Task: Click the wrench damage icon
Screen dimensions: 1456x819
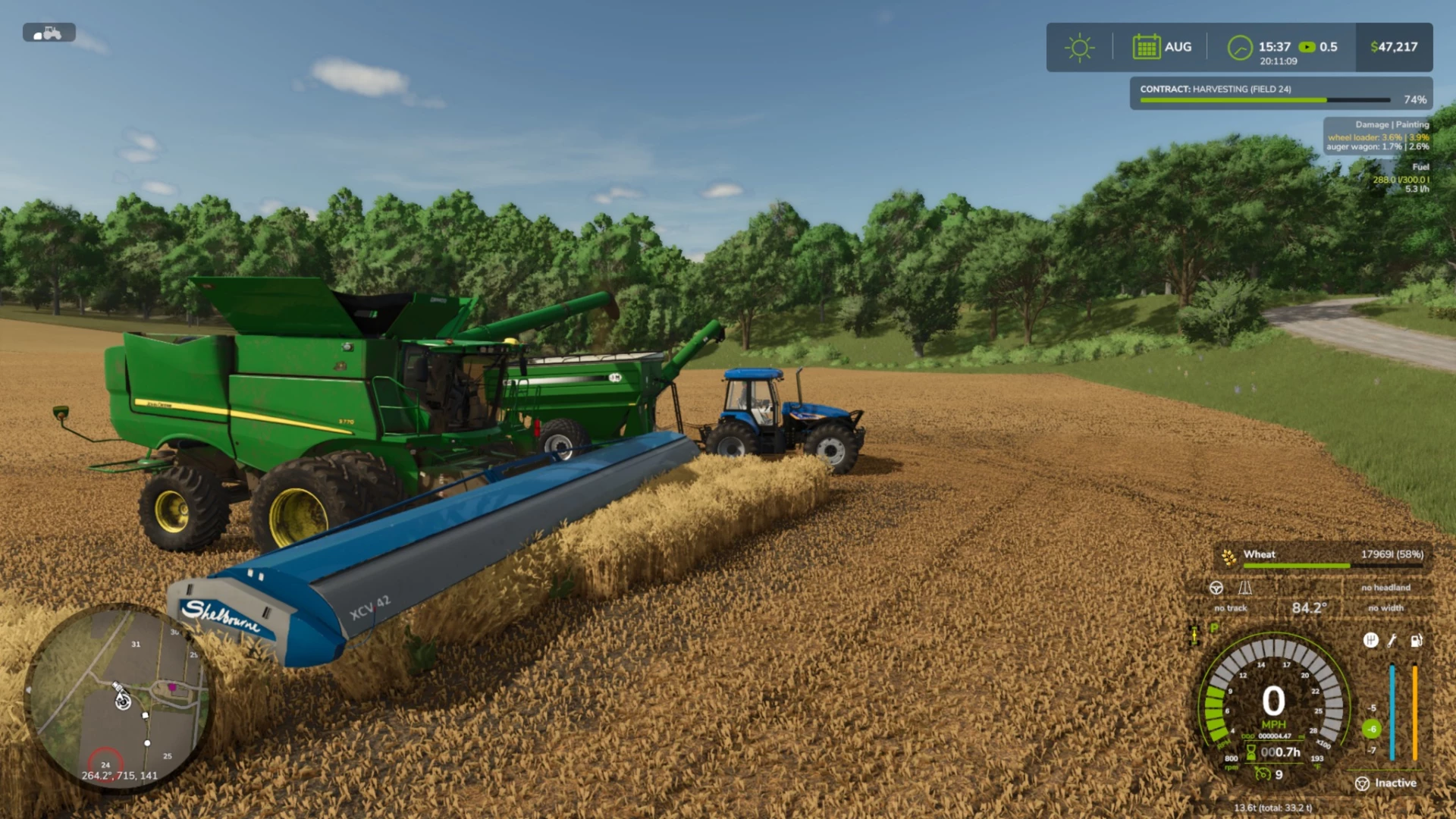Action: [x=1392, y=641]
